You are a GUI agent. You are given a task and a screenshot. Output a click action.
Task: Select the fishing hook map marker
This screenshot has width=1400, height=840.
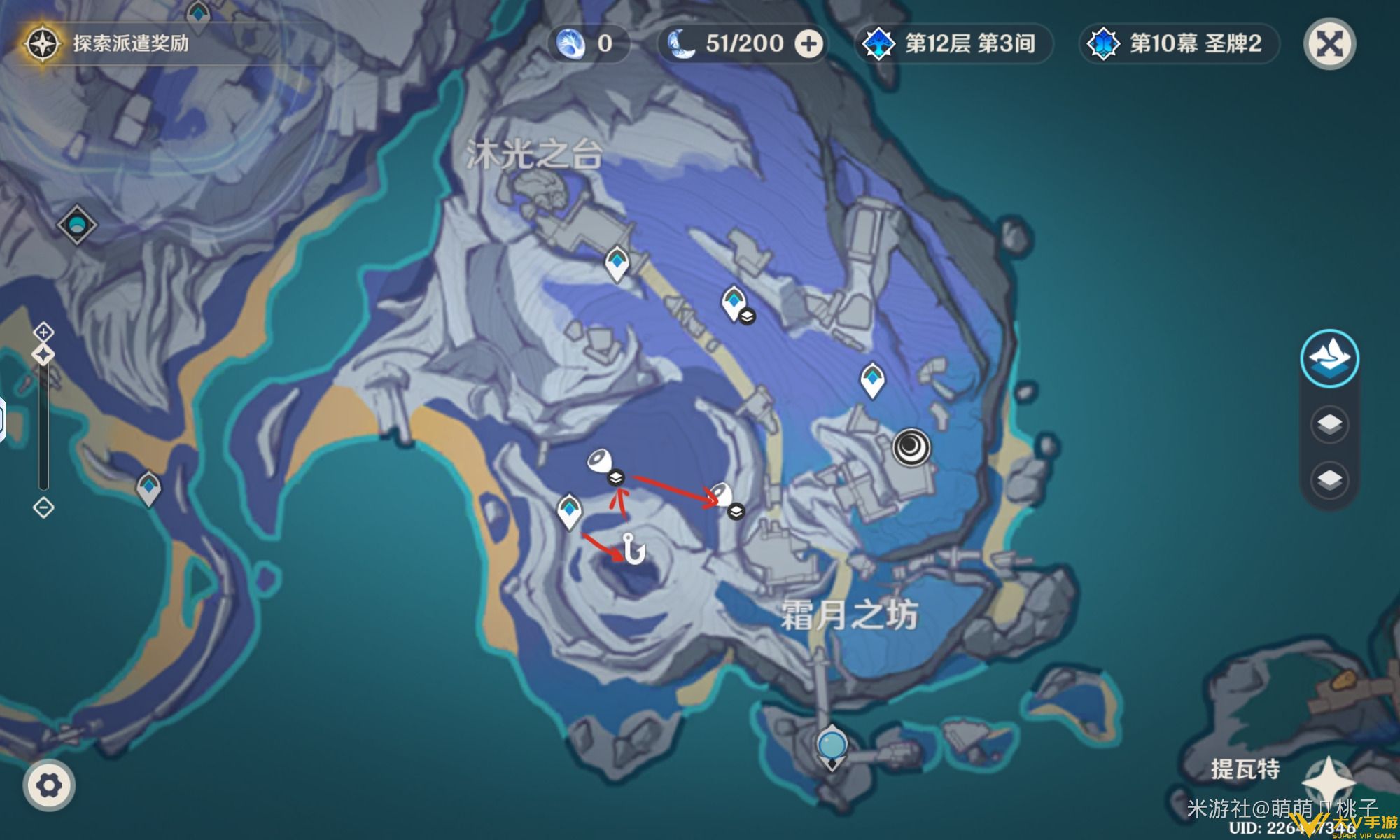(x=634, y=548)
